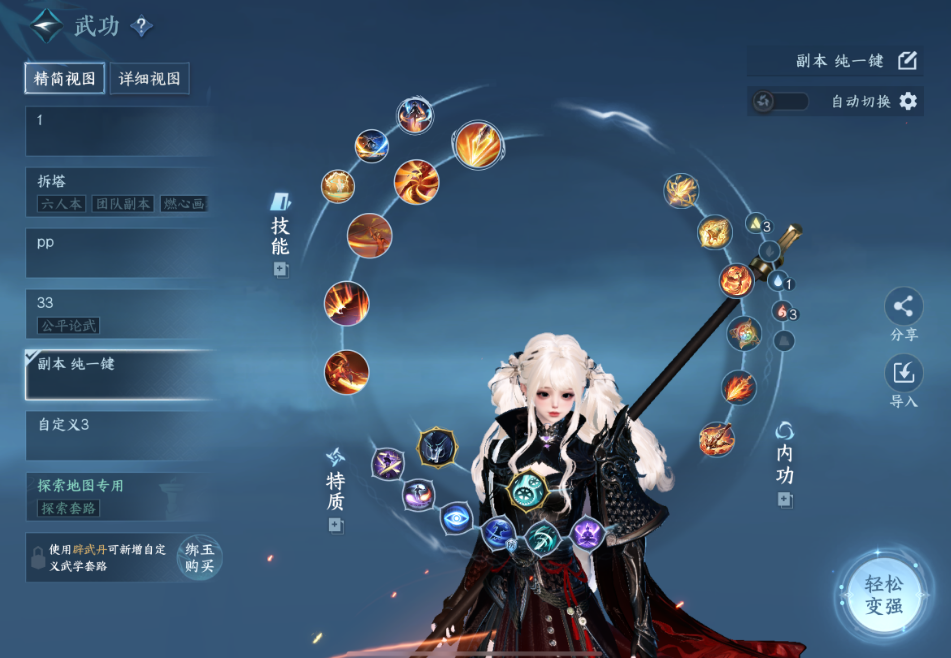Select the 探索地图专用 preset

point(120,496)
